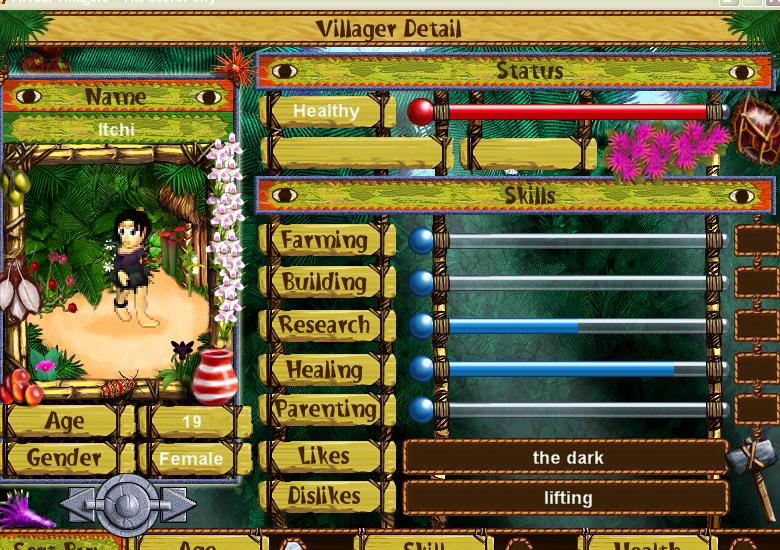The height and width of the screenshot is (550, 780).
Task: Click the Dislikes label
Action: pyautogui.click(x=324, y=496)
